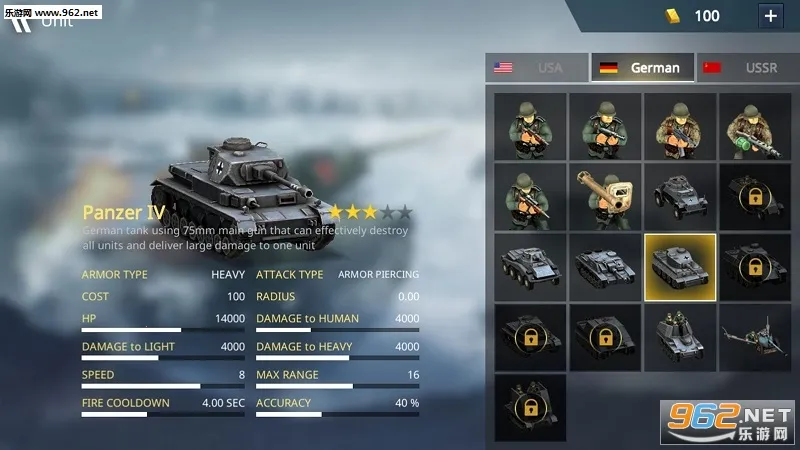Choose the turretless assault gun unit
Viewport: 800px width, 450px height.
click(x=604, y=267)
